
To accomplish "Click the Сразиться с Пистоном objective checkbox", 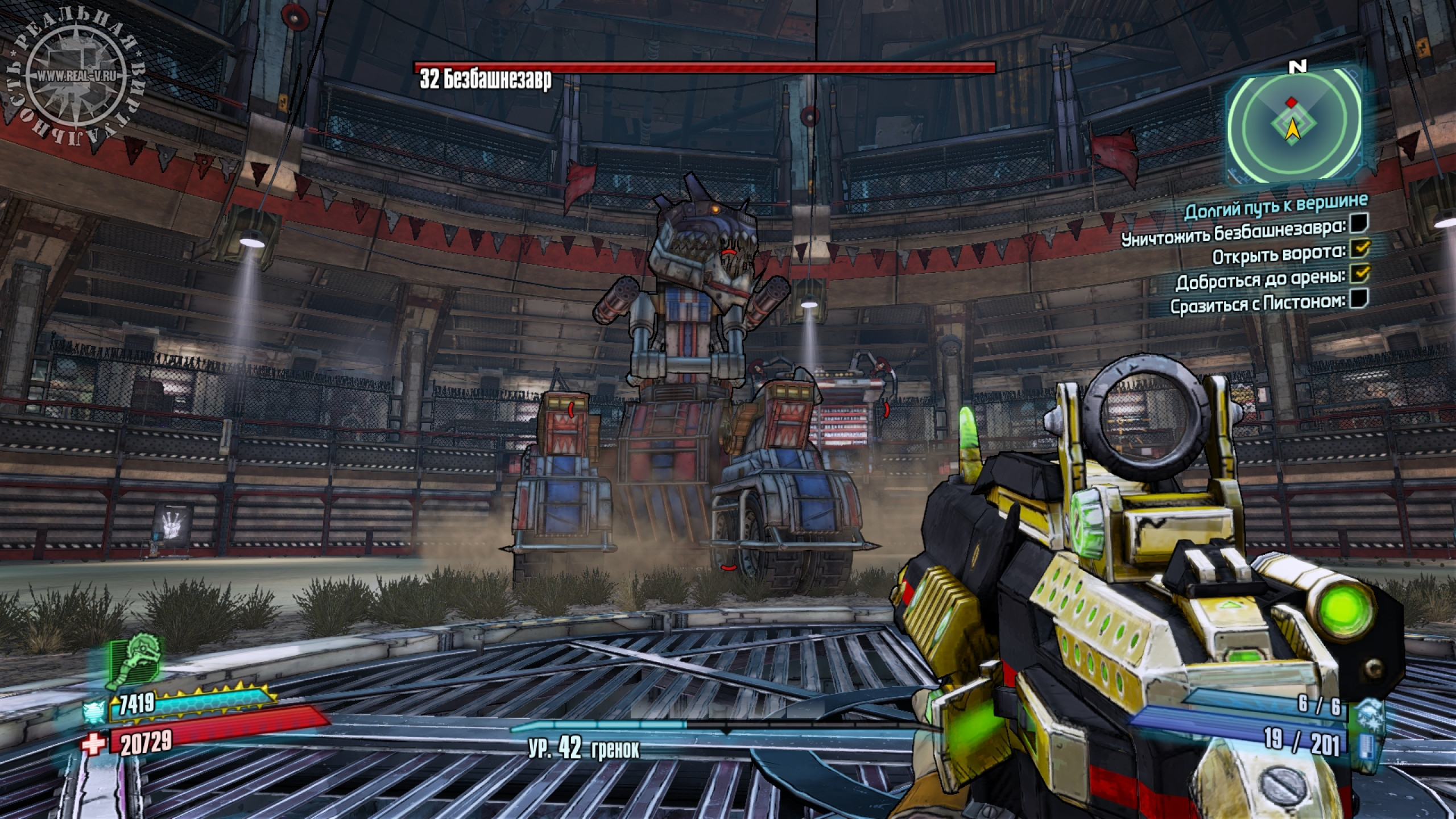I will [x=1359, y=298].
